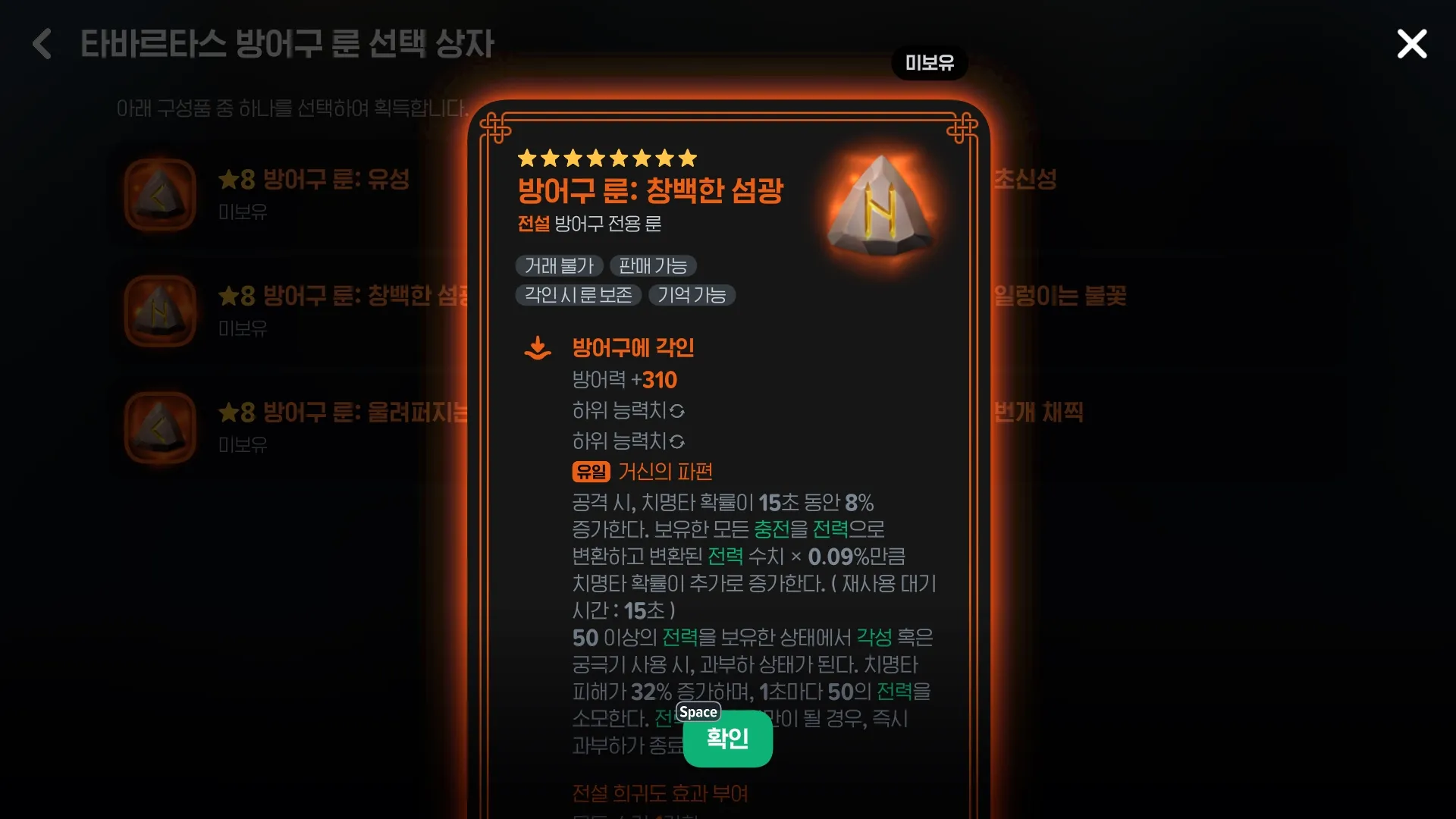The image size is (1456, 819).
Task: Click the back arrow beside the title
Action: [x=42, y=44]
